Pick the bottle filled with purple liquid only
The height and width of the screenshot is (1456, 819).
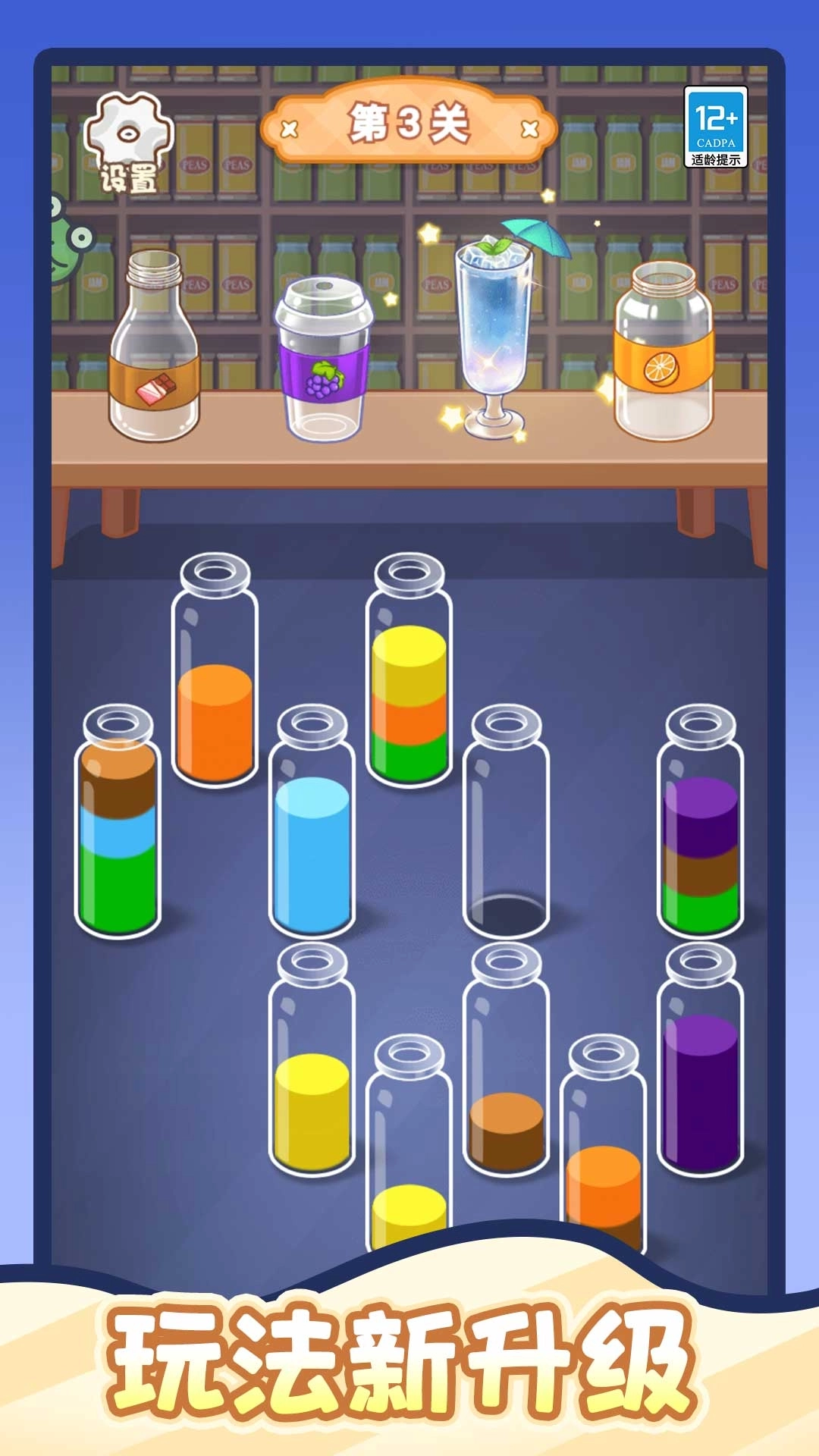coord(700,1062)
